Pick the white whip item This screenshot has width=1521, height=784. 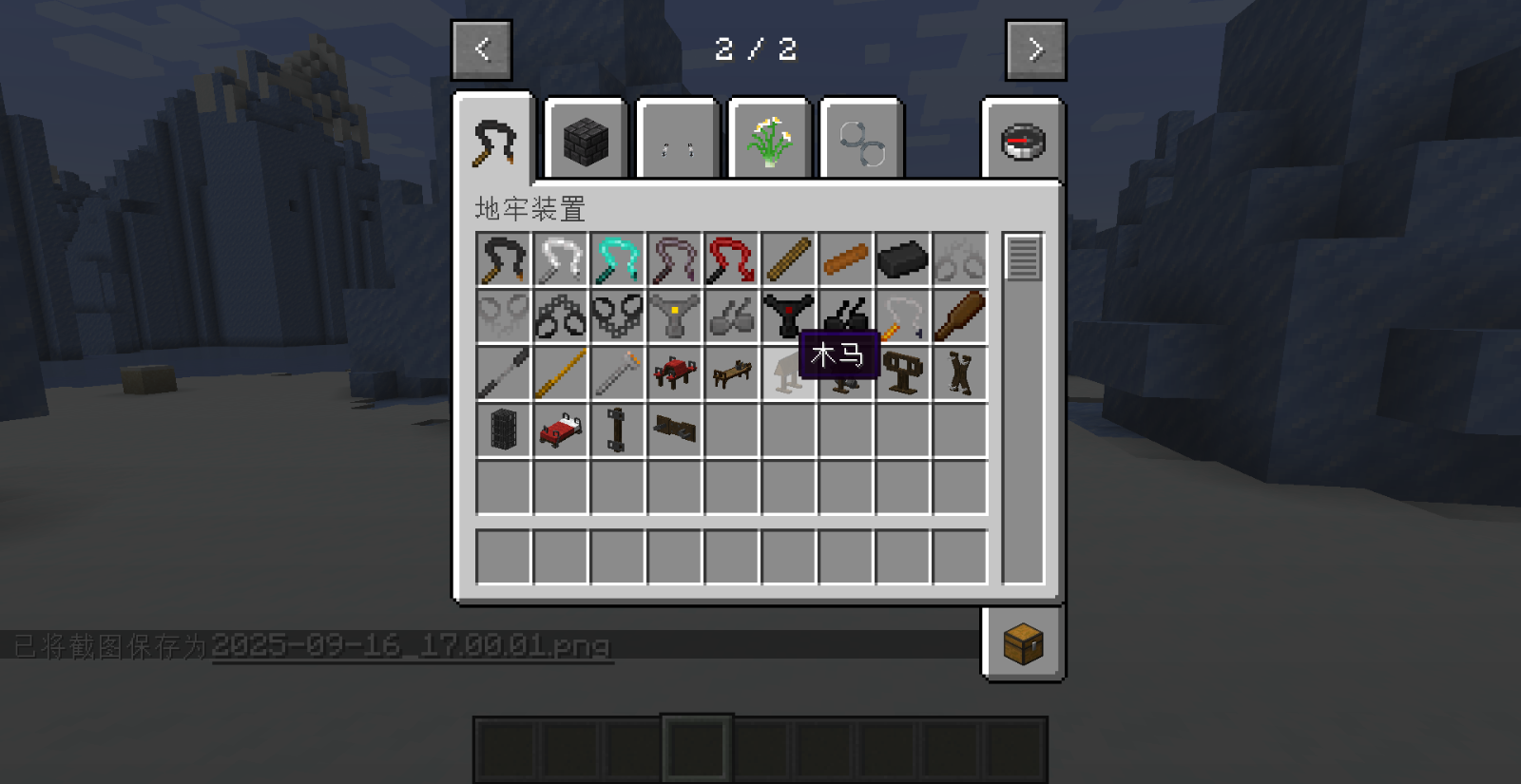click(560, 259)
